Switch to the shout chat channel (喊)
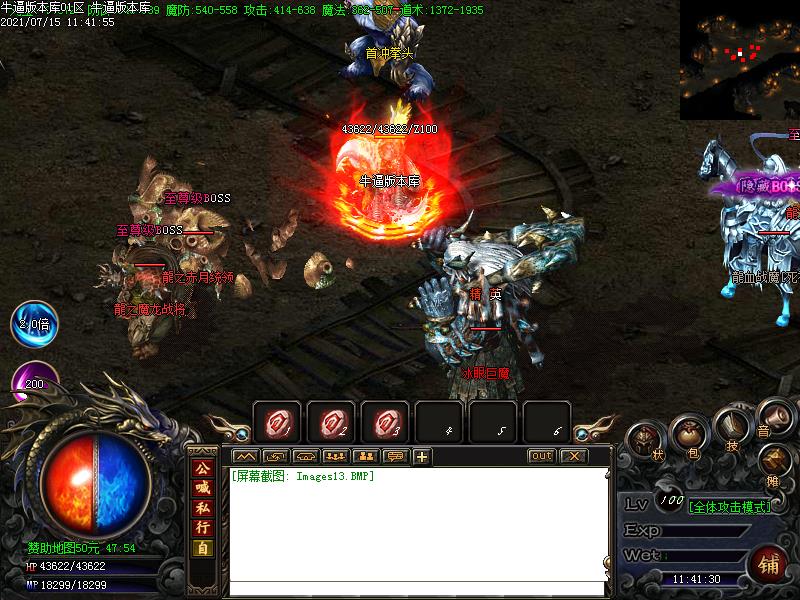Viewport: 800px width, 600px height. (203, 487)
